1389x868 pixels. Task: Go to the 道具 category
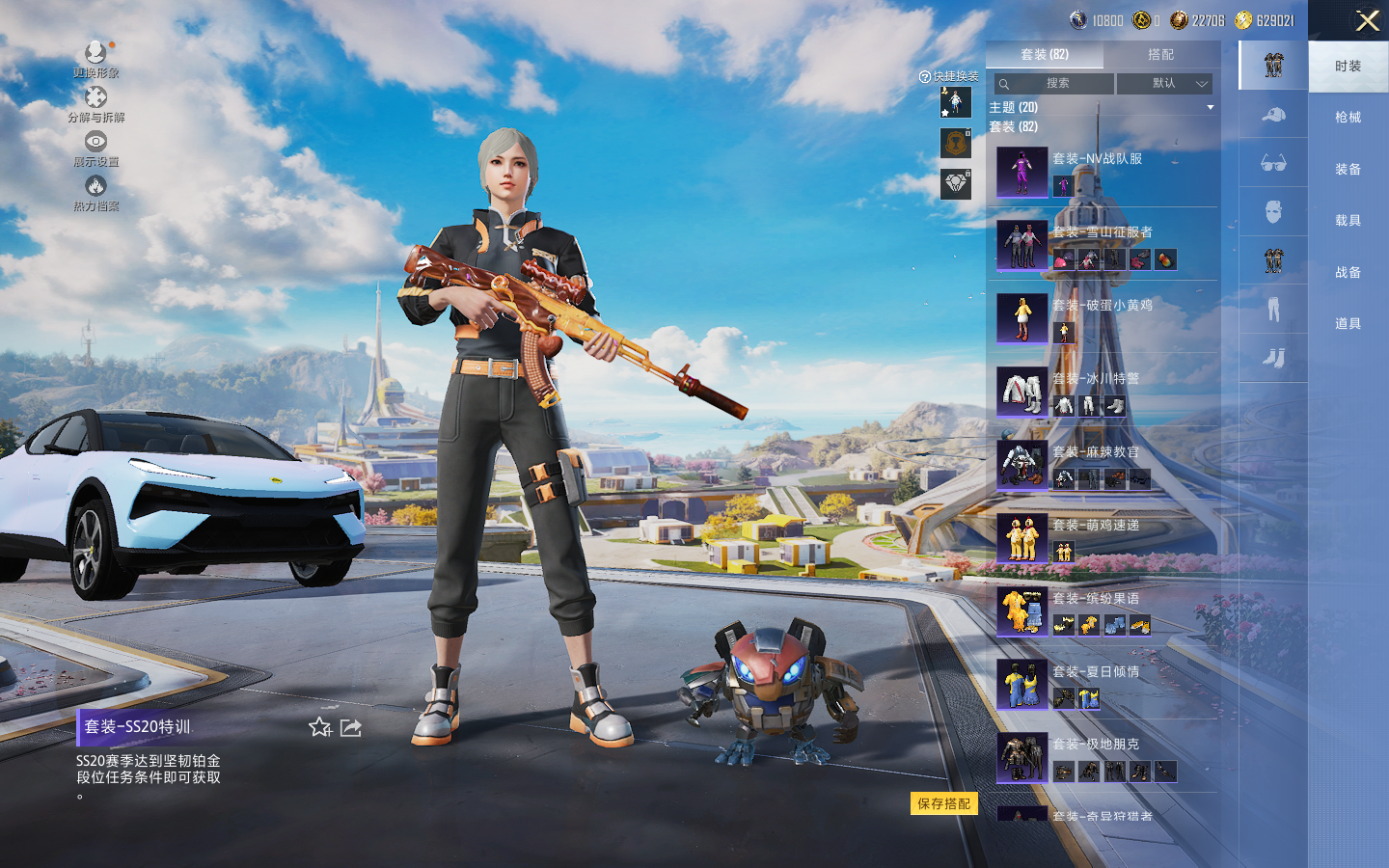click(1348, 324)
